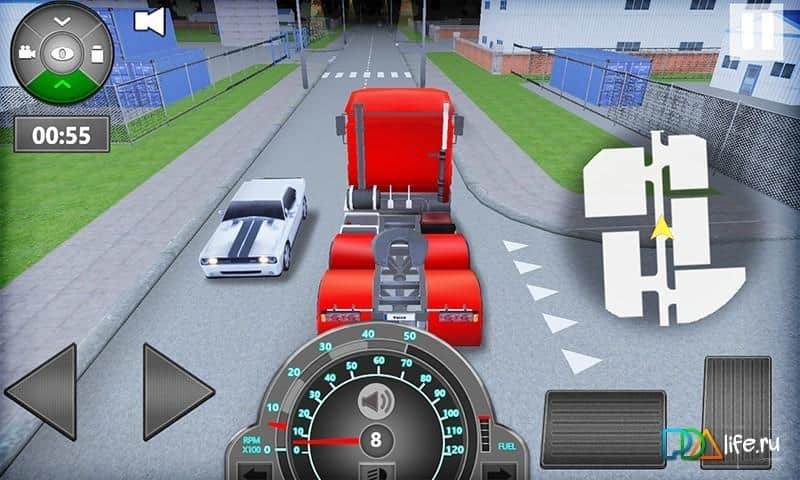Select the green up chevron segment

tap(62, 84)
